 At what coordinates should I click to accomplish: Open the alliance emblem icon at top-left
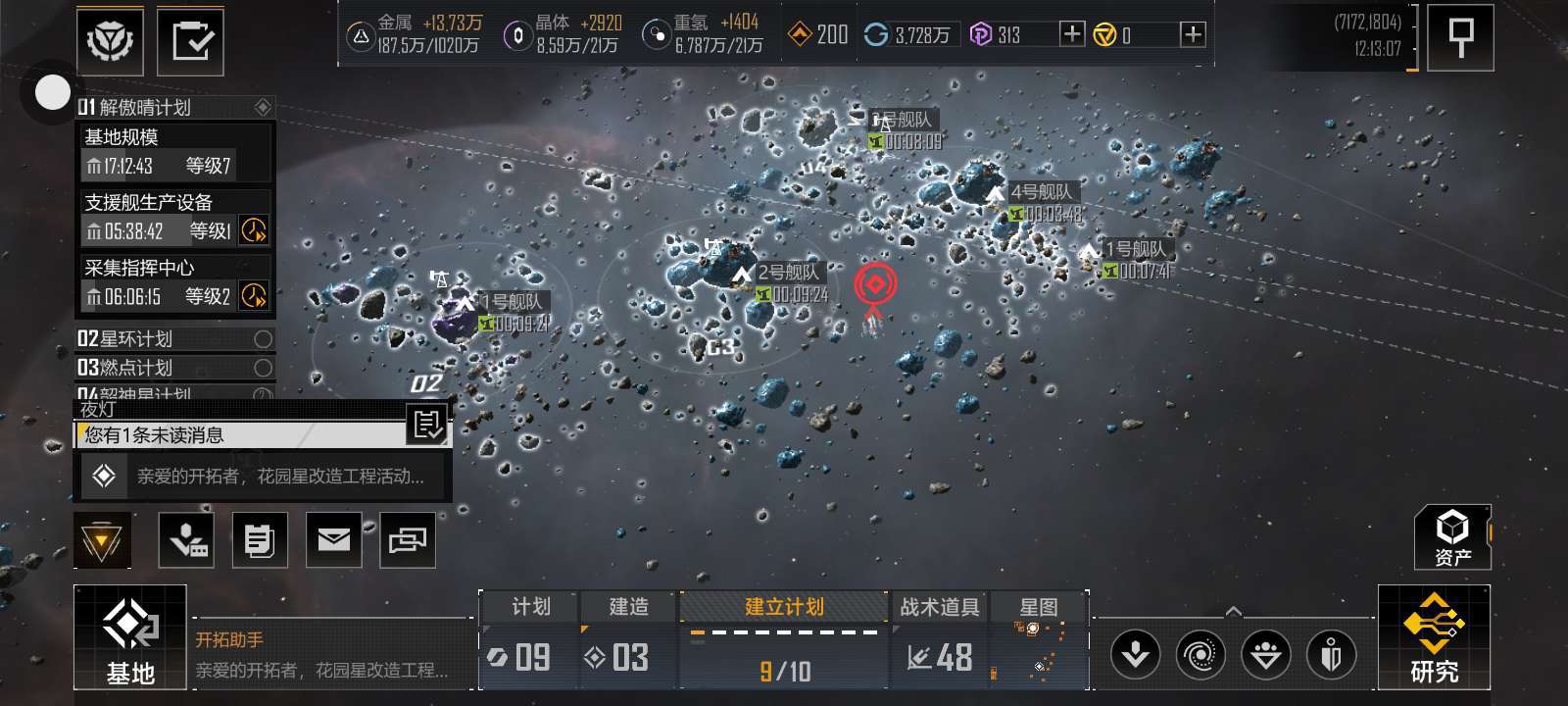click(x=111, y=41)
